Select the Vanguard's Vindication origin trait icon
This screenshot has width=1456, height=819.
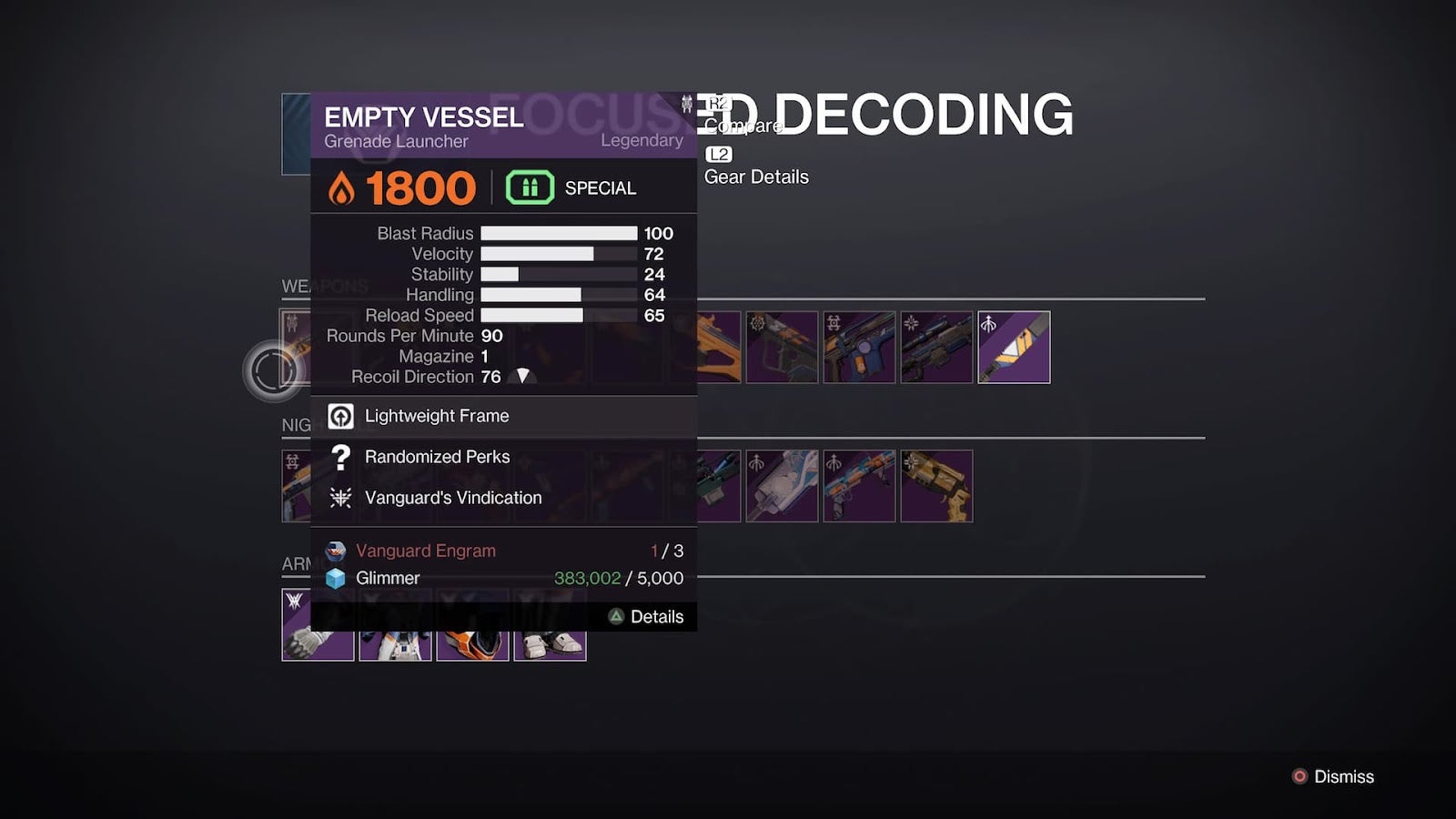340,497
